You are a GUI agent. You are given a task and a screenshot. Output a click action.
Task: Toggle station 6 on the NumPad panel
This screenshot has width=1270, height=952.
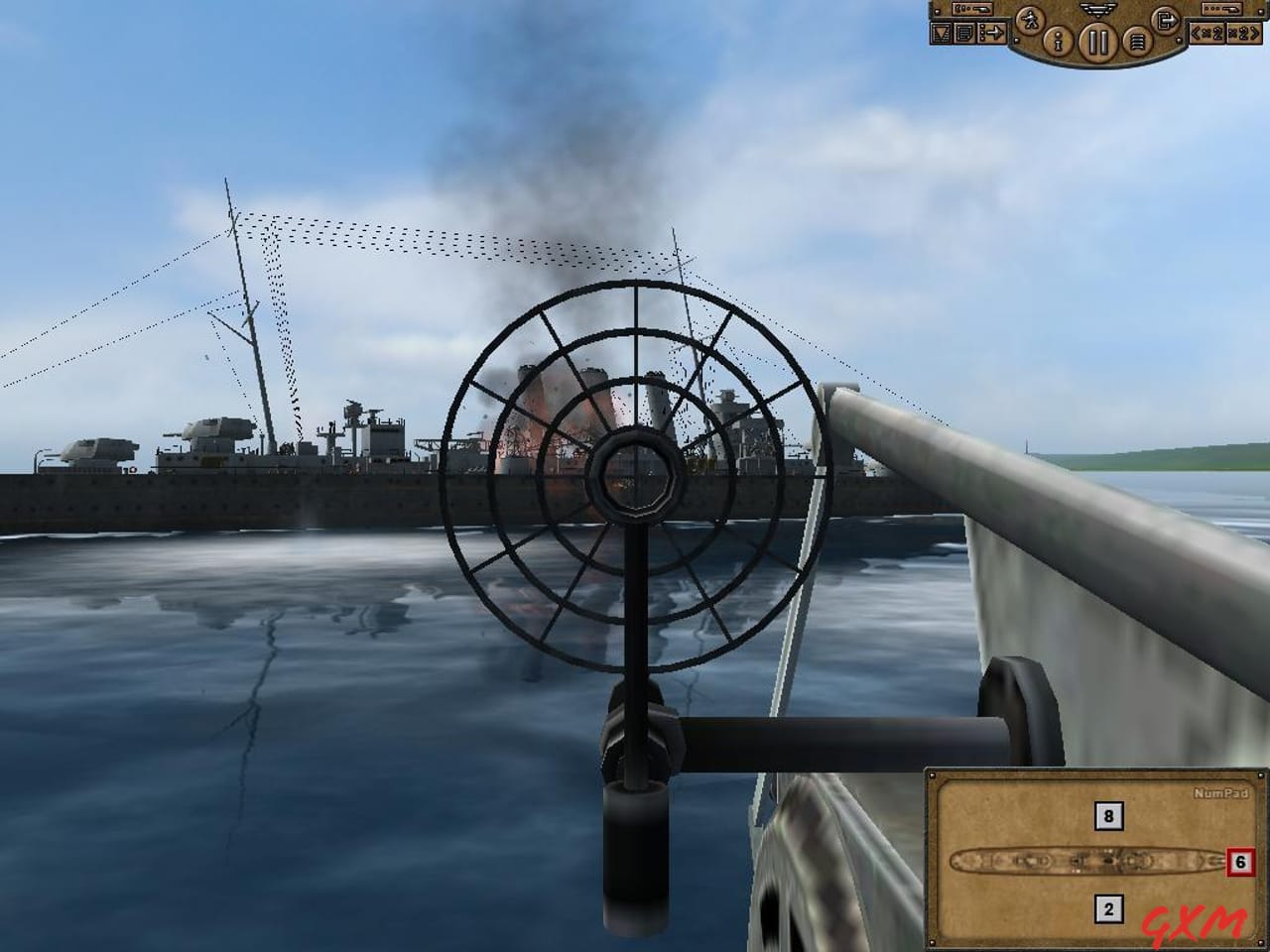tap(1238, 861)
